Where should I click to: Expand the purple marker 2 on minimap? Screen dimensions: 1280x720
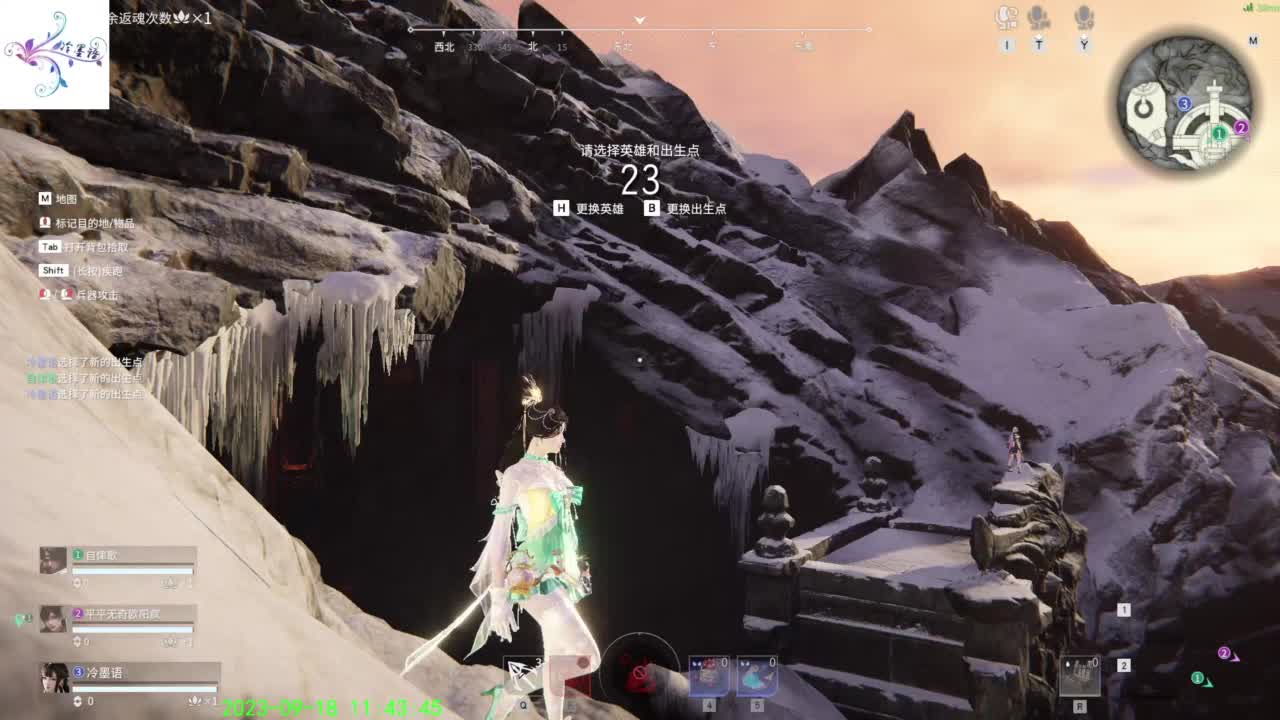coord(1241,127)
